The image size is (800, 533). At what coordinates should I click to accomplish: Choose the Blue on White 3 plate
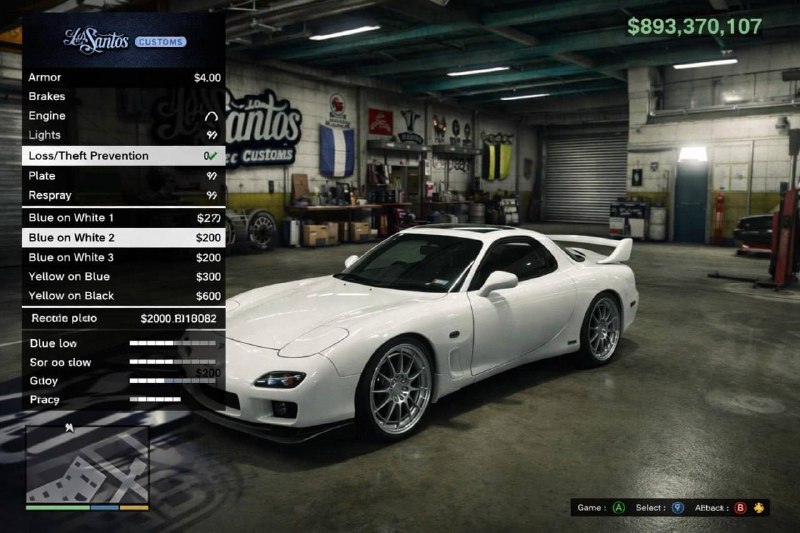click(x=123, y=257)
